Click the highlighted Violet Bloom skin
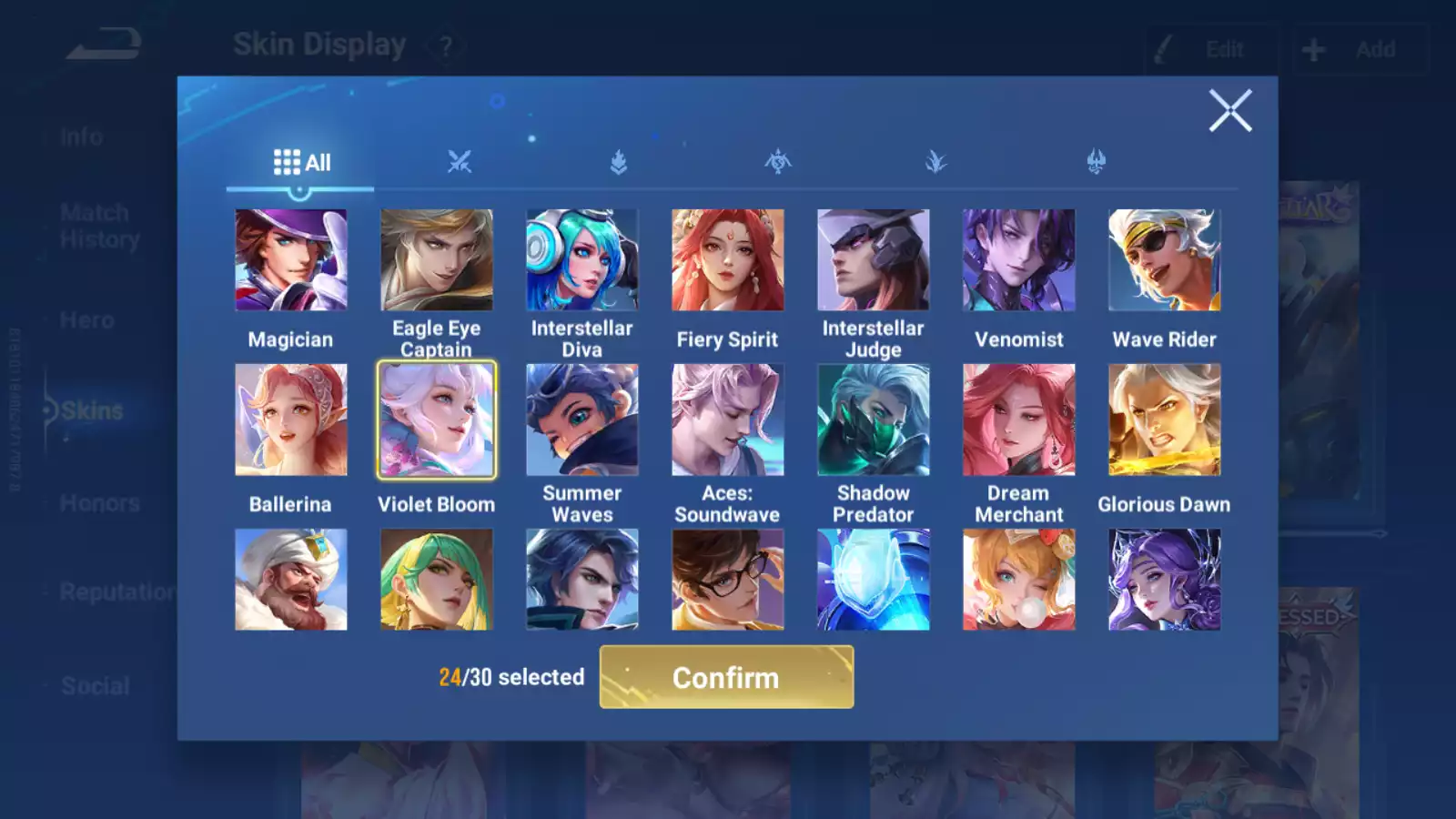 tap(436, 420)
